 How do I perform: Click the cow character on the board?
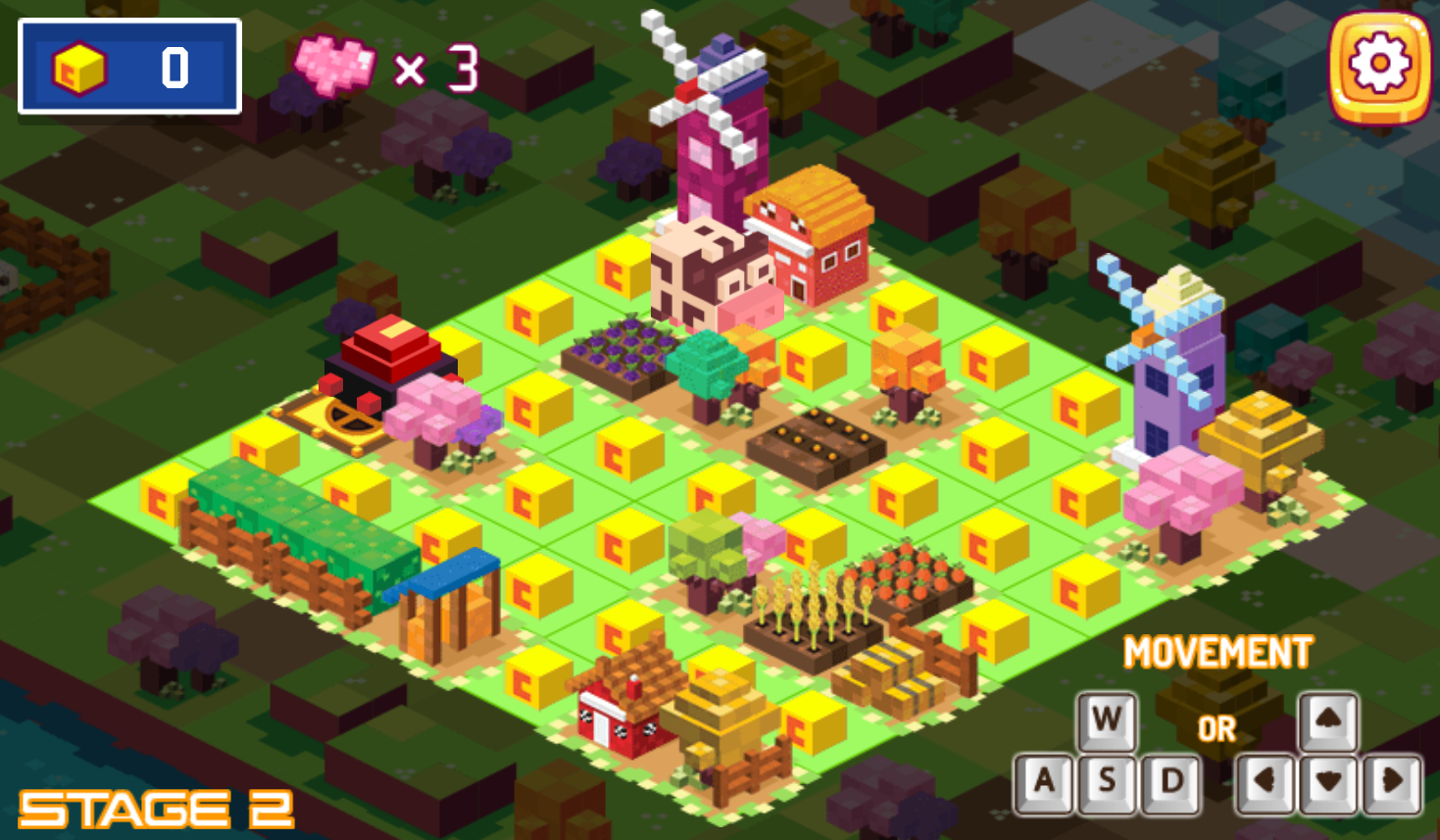(709, 272)
